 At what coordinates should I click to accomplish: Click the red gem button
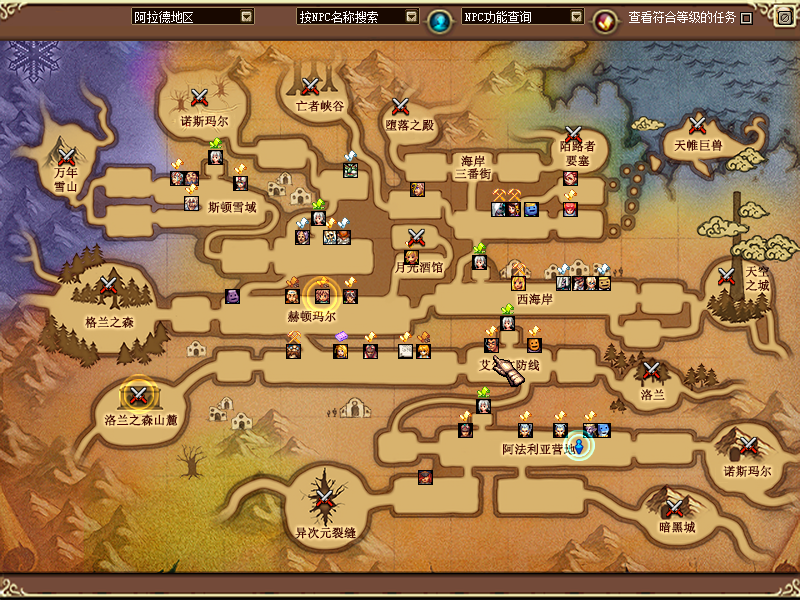pyautogui.click(x=604, y=18)
